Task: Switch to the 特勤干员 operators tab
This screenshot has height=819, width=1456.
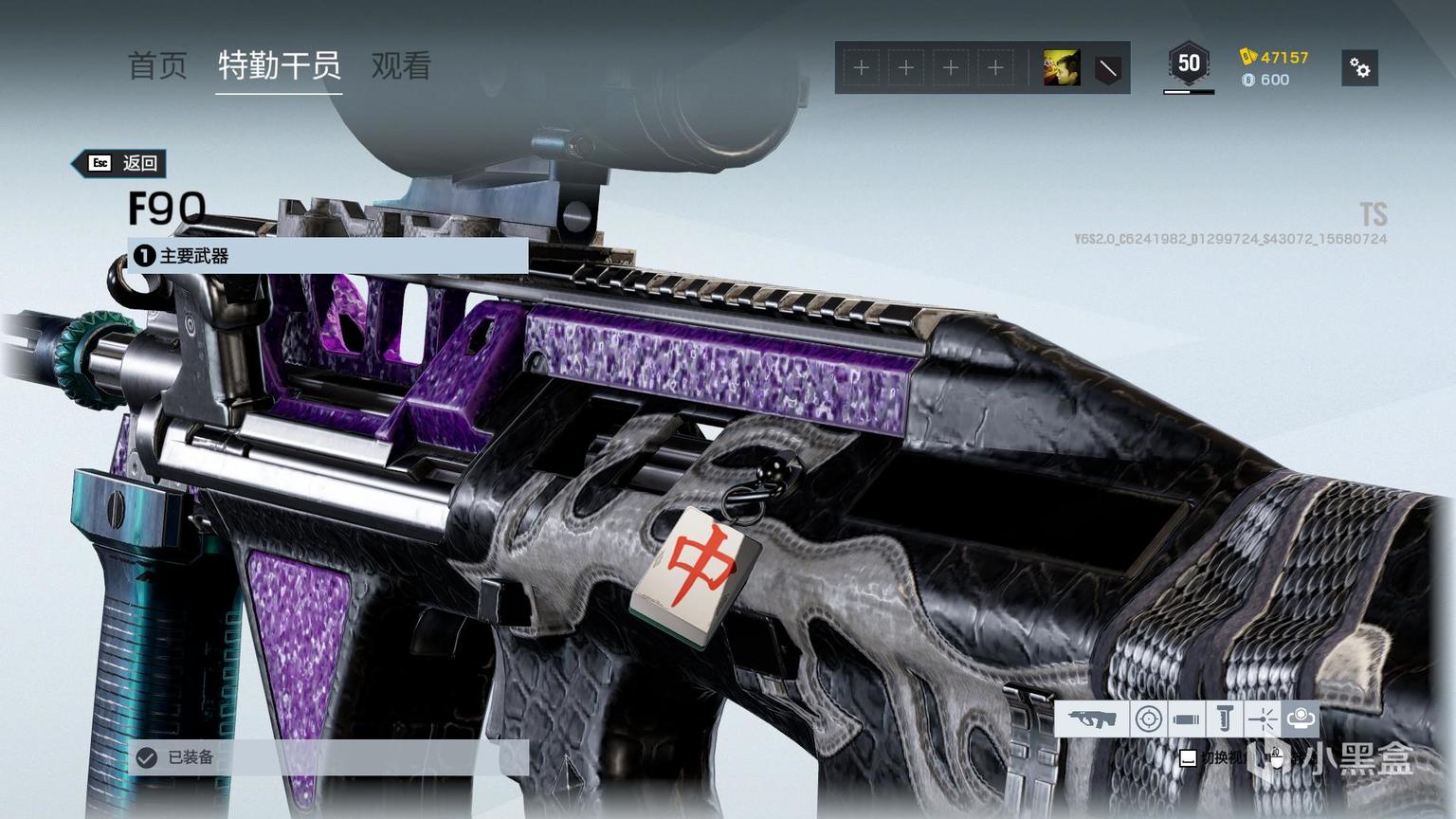Action: 279,65
